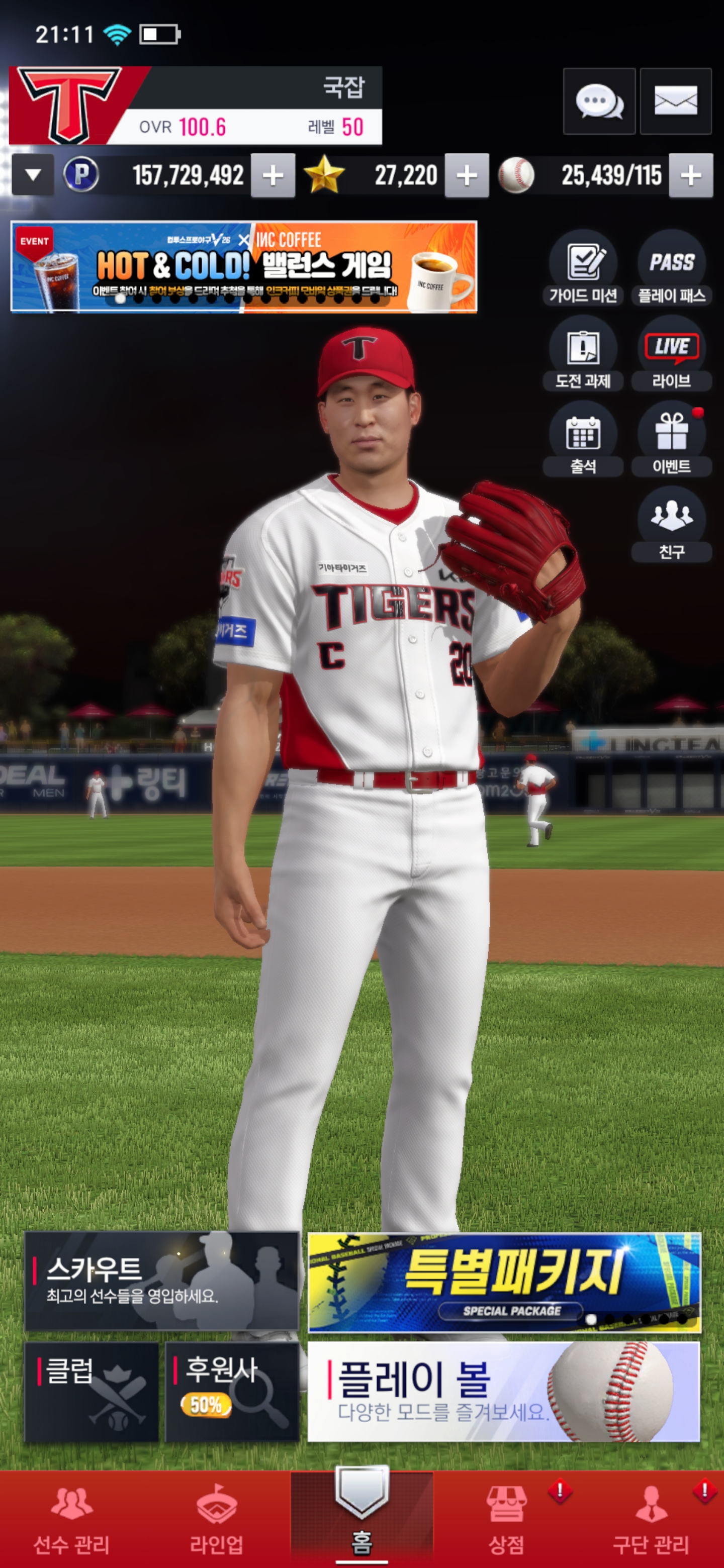This screenshot has width=724, height=1568.
Task: Open the 친구 friends list
Action: tap(671, 524)
